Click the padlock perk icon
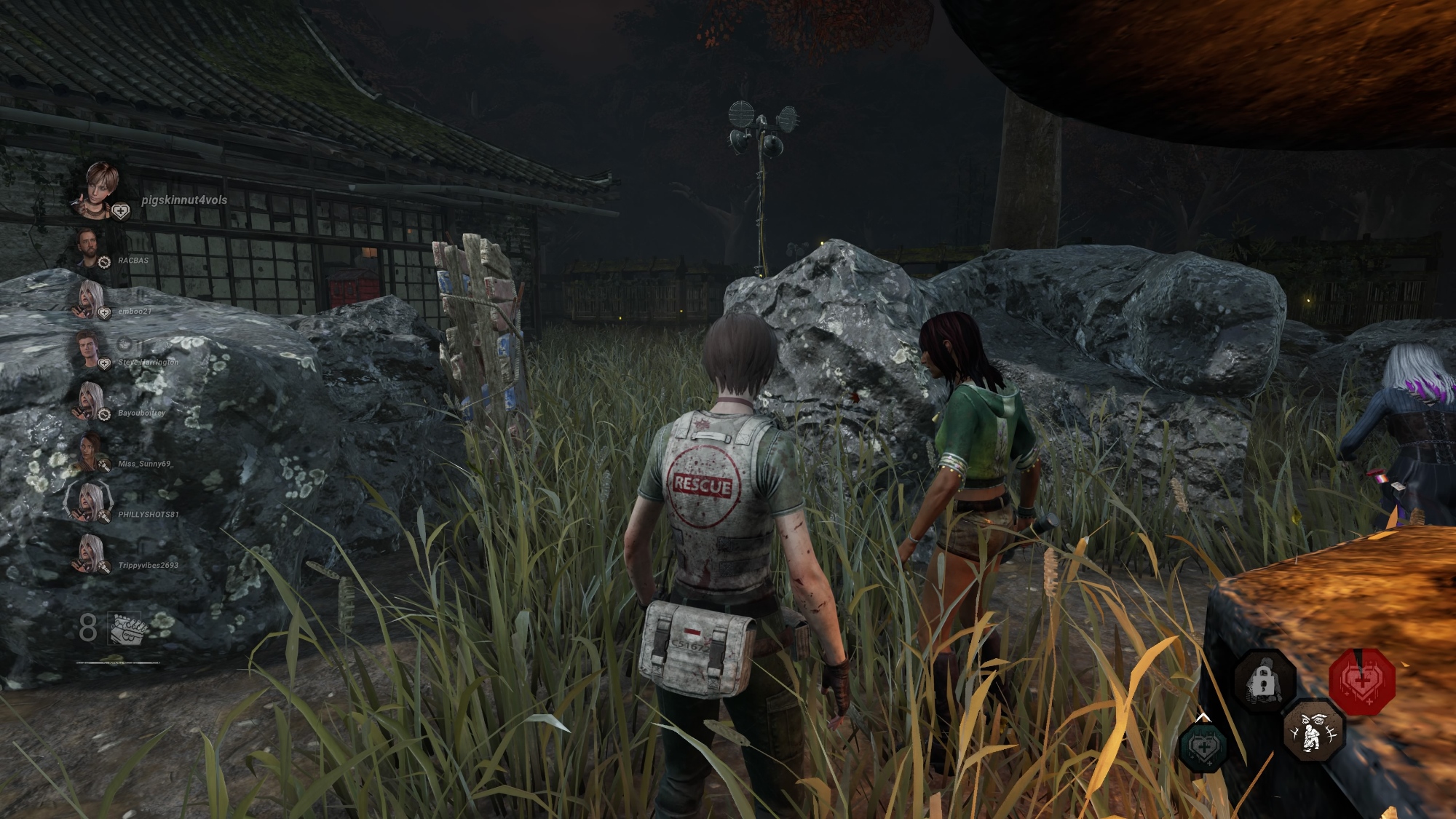The width and height of the screenshot is (1456, 819). point(1265,682)
